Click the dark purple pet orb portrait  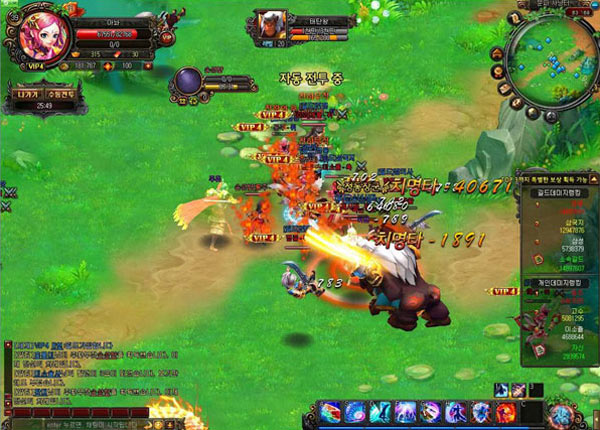pos(189,82)
